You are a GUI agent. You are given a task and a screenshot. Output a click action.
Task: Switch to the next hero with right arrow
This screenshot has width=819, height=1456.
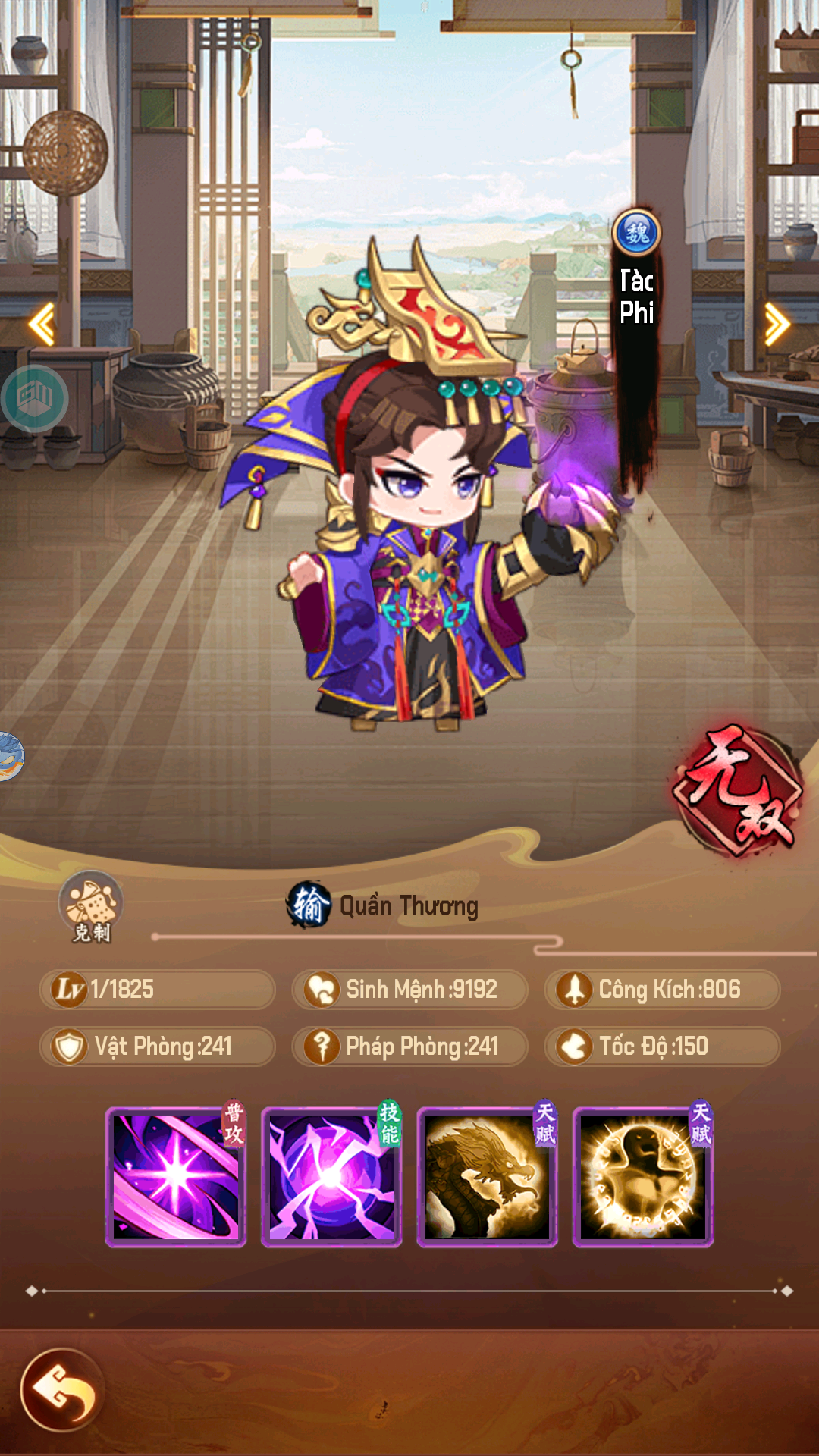pyautogui.click(x=777, y=325)
